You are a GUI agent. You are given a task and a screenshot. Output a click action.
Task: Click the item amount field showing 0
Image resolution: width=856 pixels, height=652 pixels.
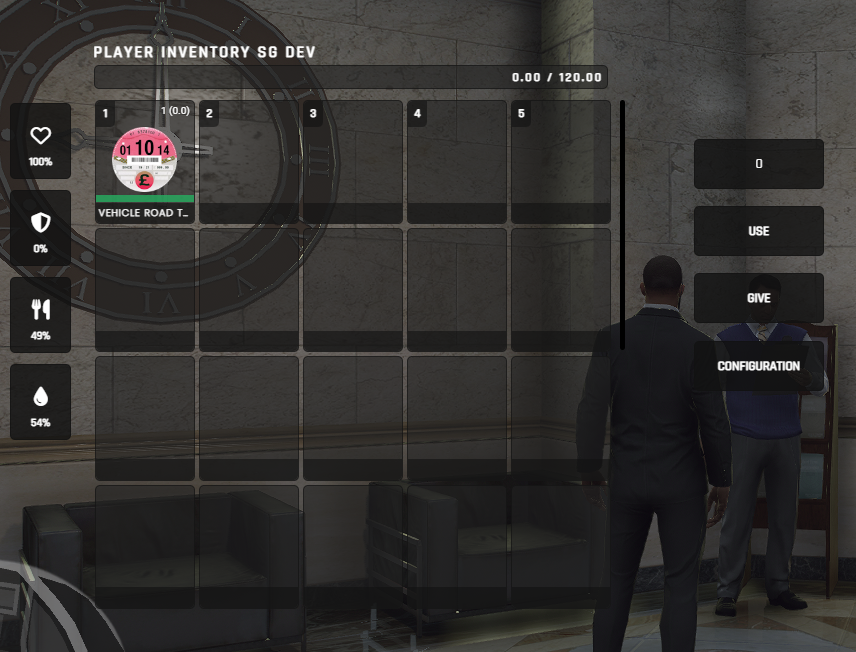click(758, 164)
